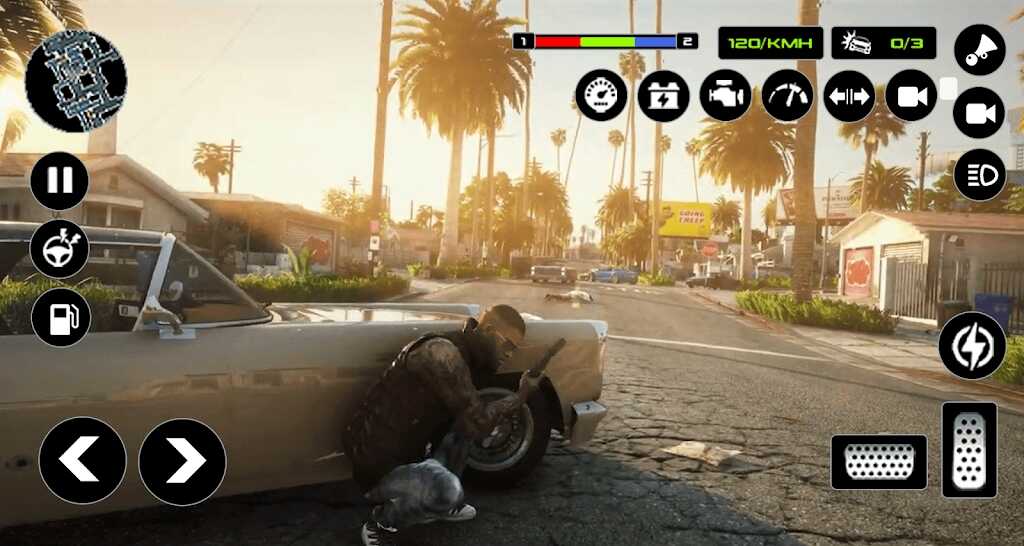Tap the steering wheel control icon

[x=60, y=249]
